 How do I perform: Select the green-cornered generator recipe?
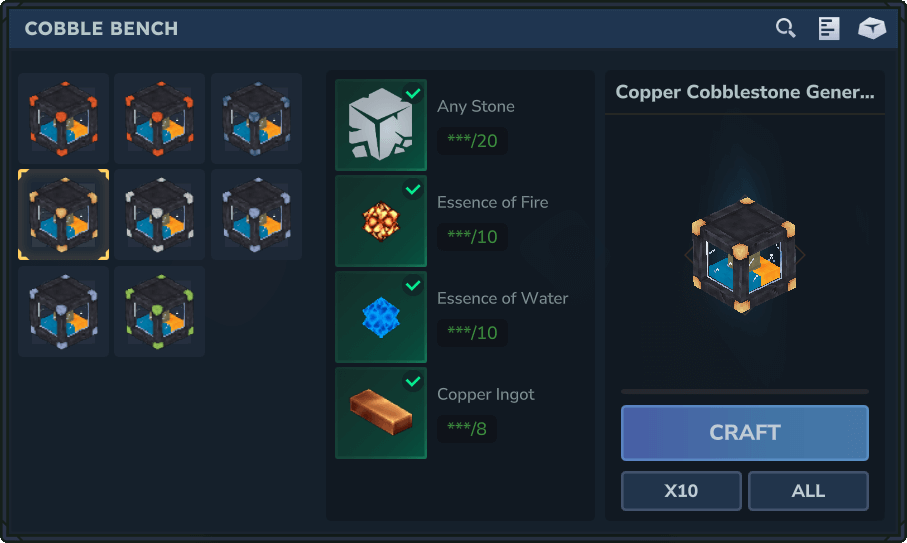(159, 311)
